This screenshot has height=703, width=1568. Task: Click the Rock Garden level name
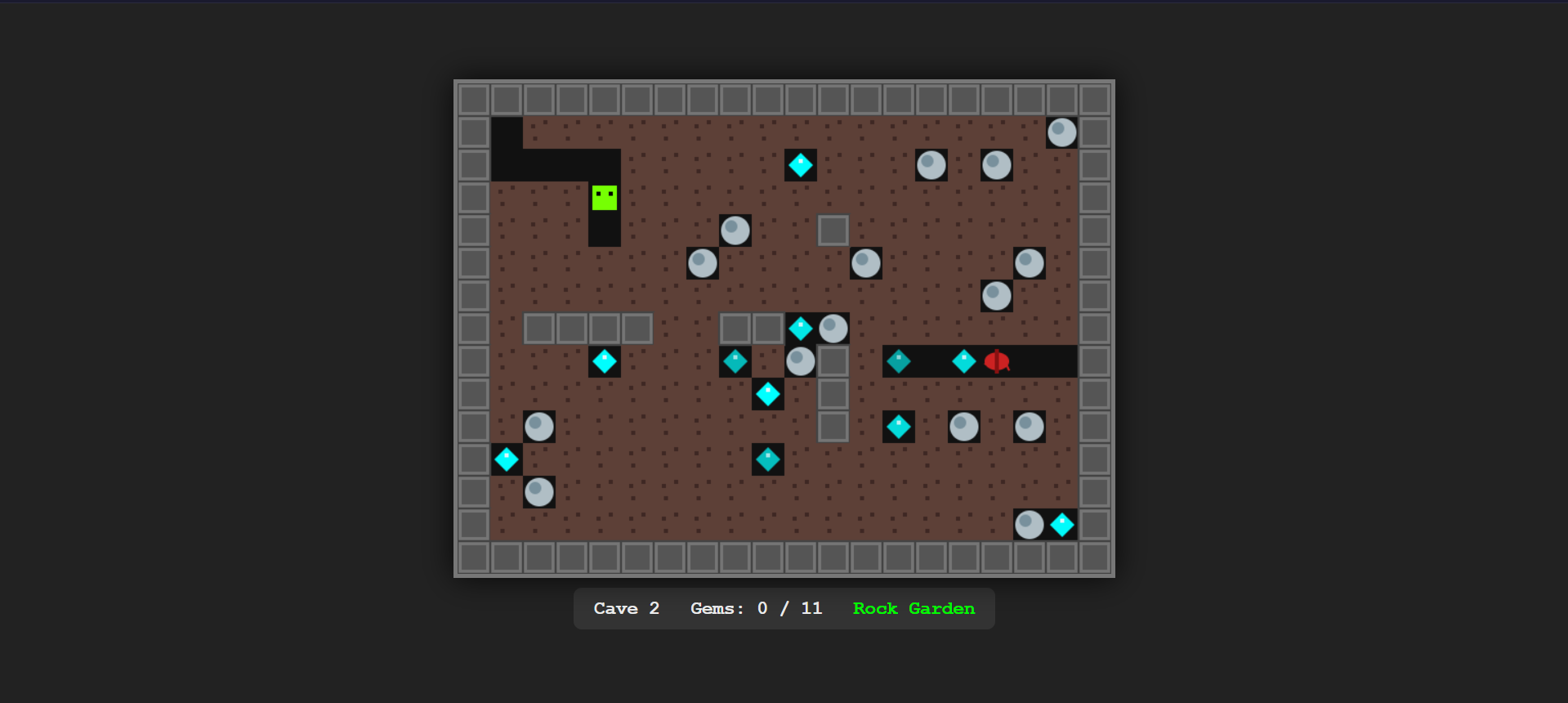point(914,608)
